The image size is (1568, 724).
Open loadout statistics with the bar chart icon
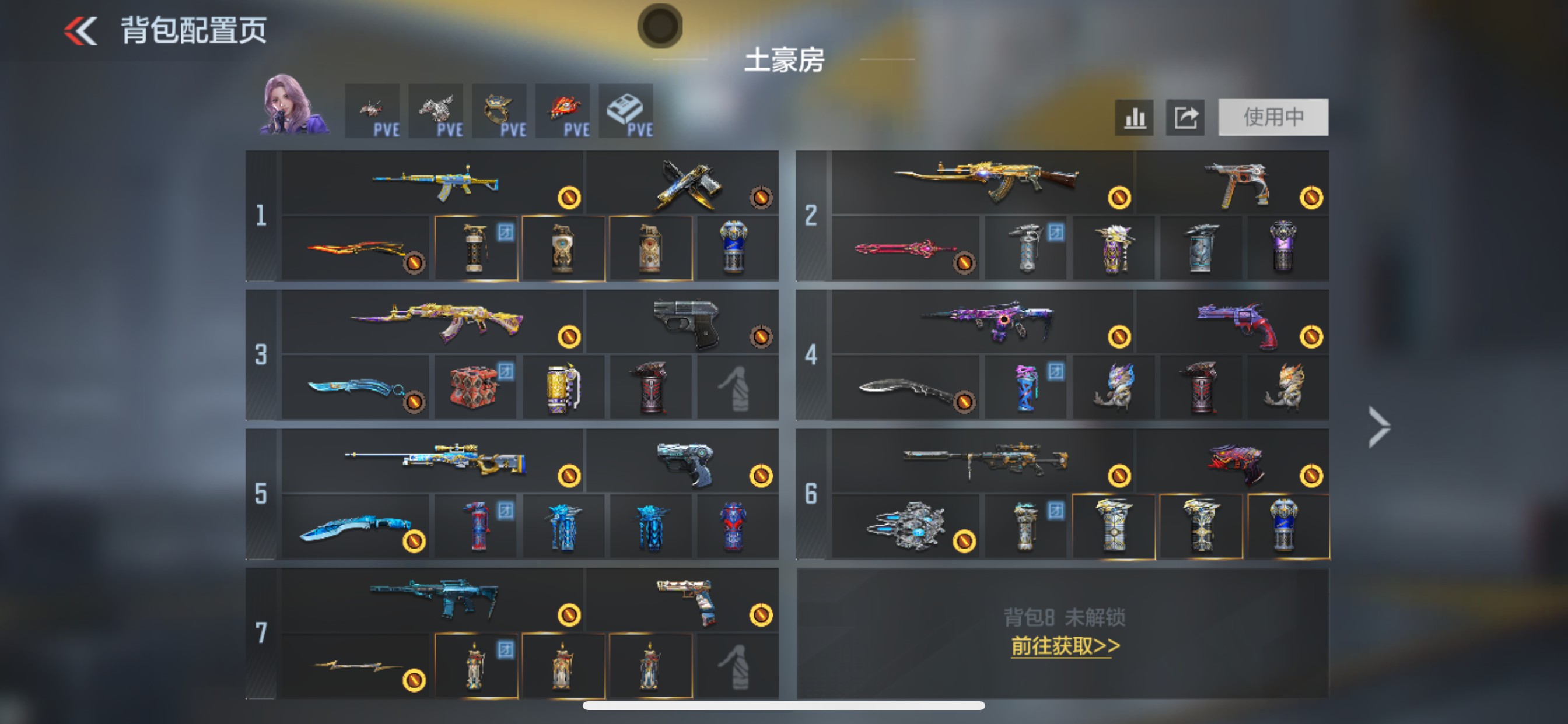pos(1133,117)
